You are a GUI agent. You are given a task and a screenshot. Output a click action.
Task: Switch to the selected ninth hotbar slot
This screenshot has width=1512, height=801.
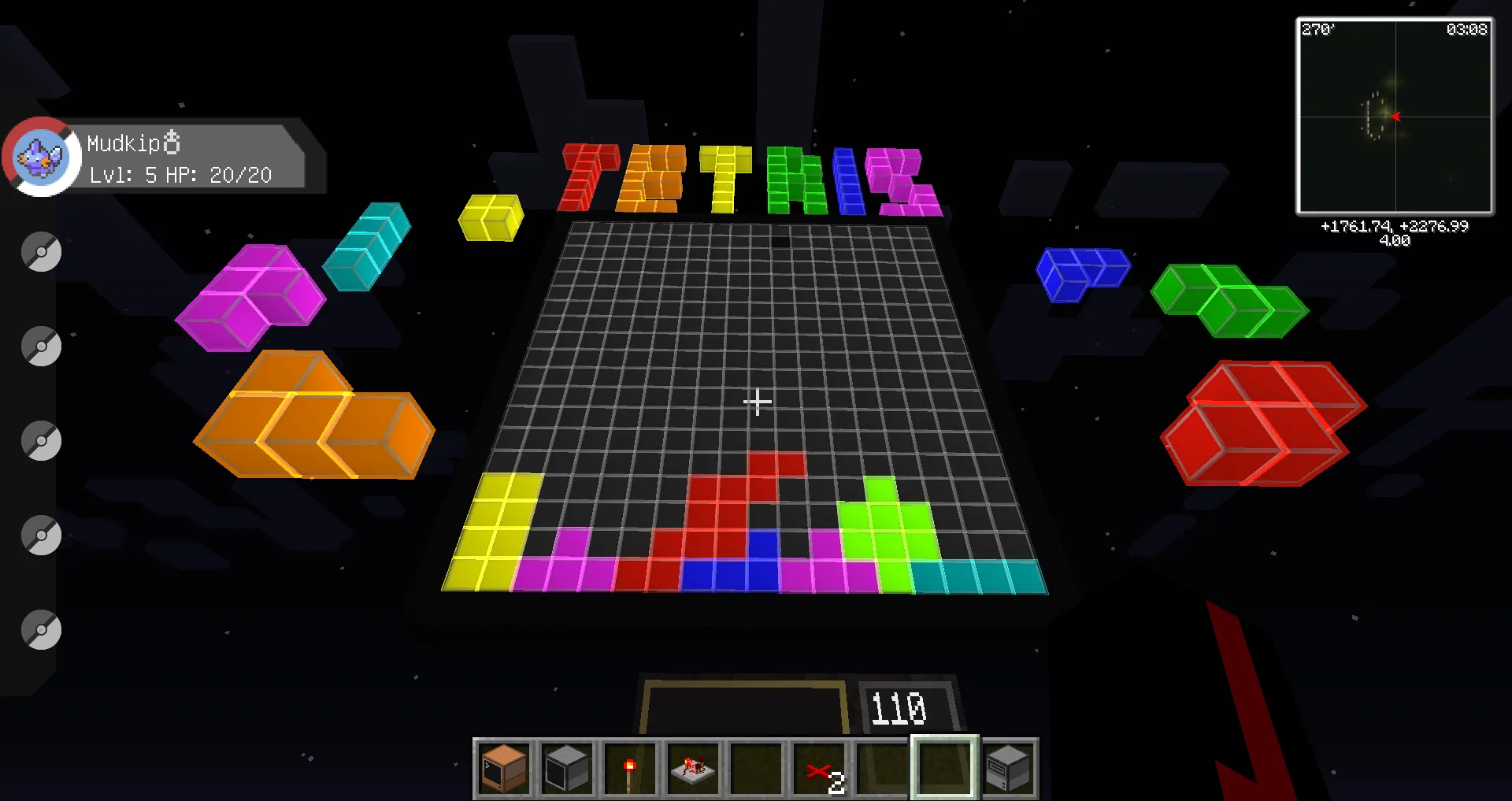pyautogui.click(x=943, y=768)
